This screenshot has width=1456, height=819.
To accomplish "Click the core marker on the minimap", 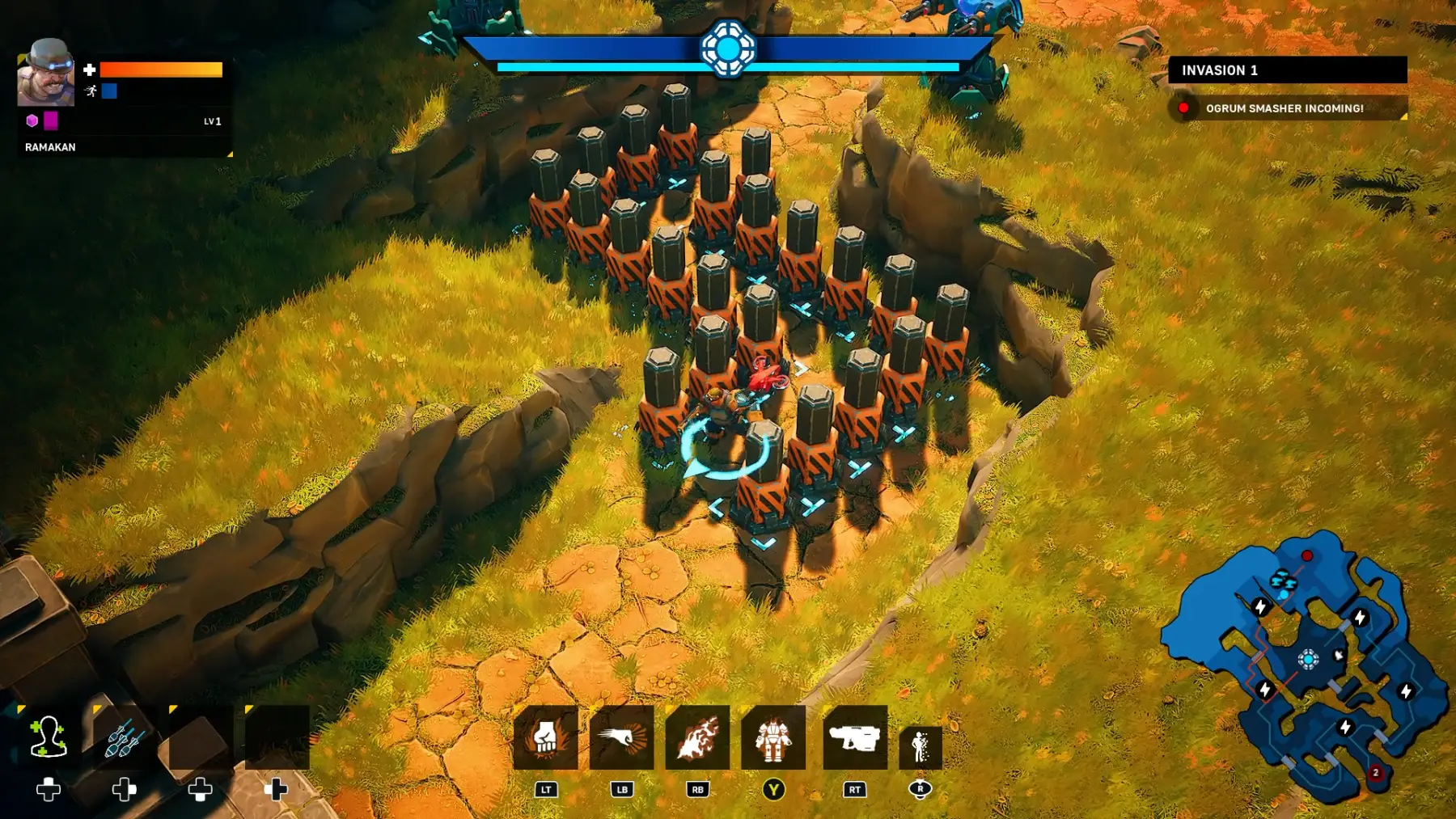I will pos(1308,659).
